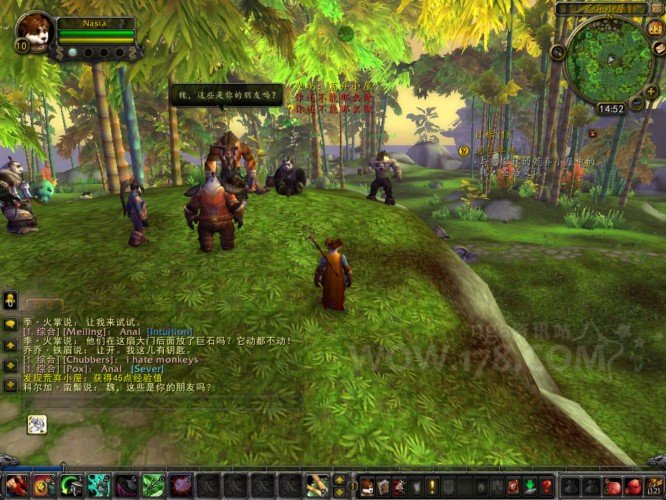
Task: Open the character info micro button
Action: point(367,486)
